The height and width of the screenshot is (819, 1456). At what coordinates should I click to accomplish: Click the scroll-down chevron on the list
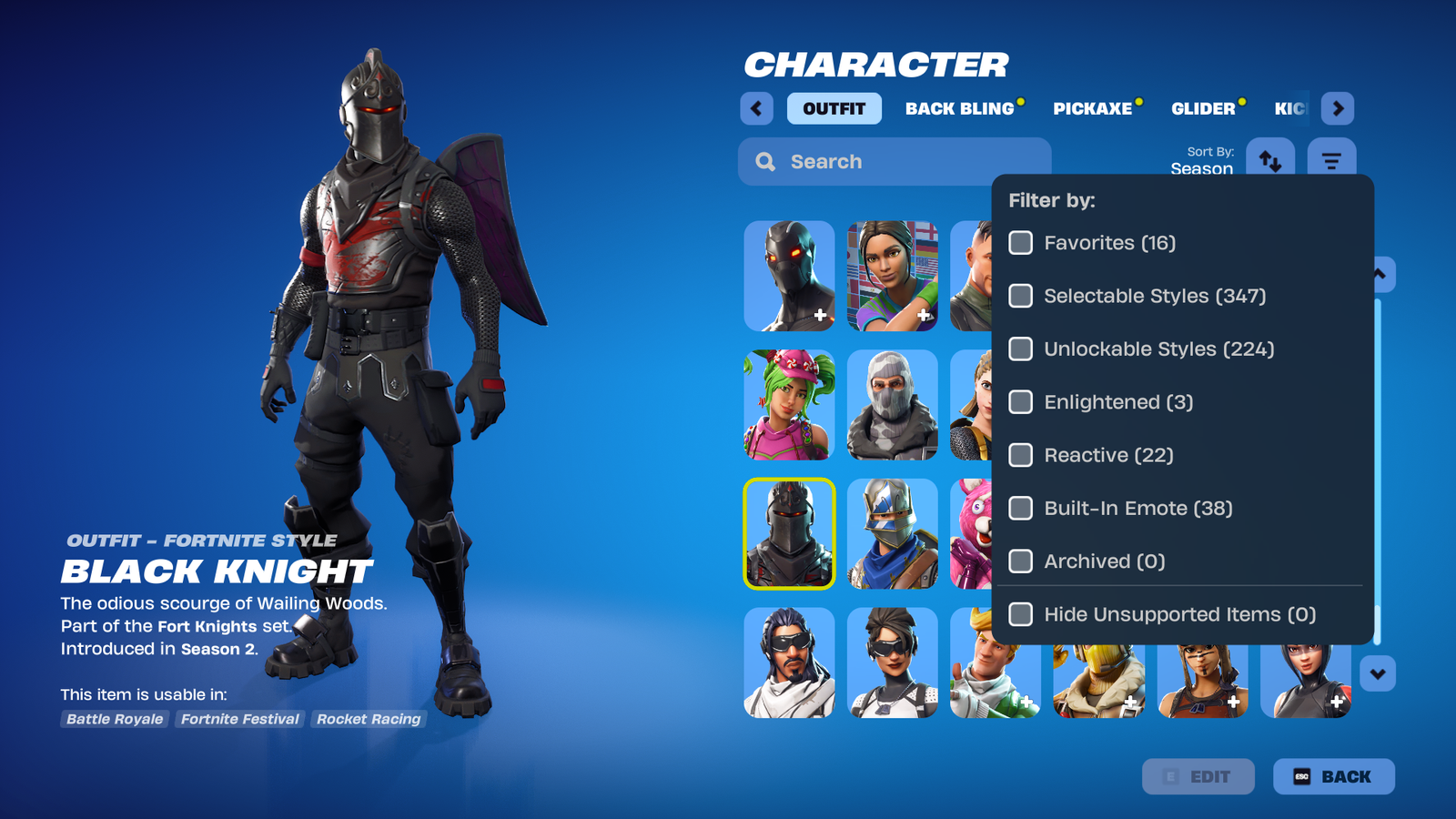pos(1378,672)
